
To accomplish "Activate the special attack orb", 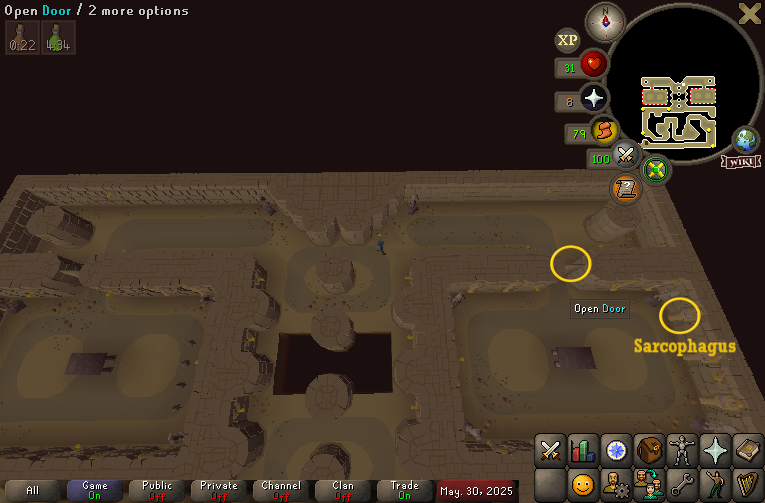I will (627, 154).
